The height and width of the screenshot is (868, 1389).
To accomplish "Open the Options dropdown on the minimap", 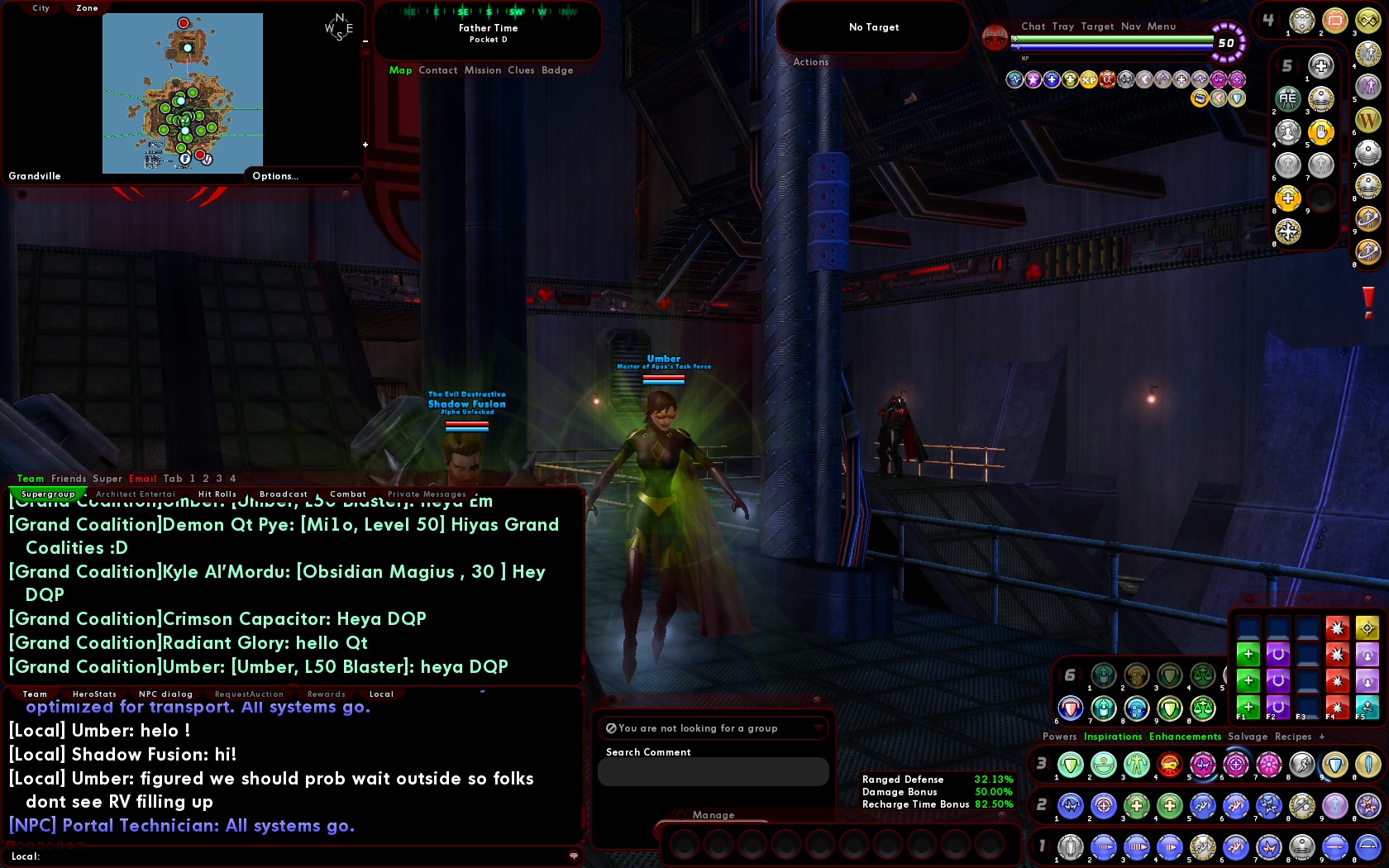I will [275, 176].
